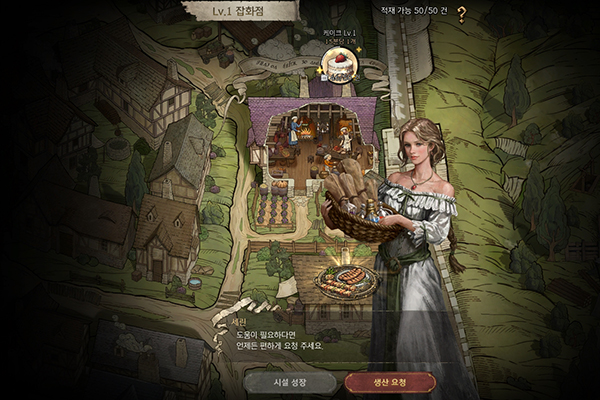The image size is (600, 400).
Task: Open the question mark help icon
Action: [461, 14]
